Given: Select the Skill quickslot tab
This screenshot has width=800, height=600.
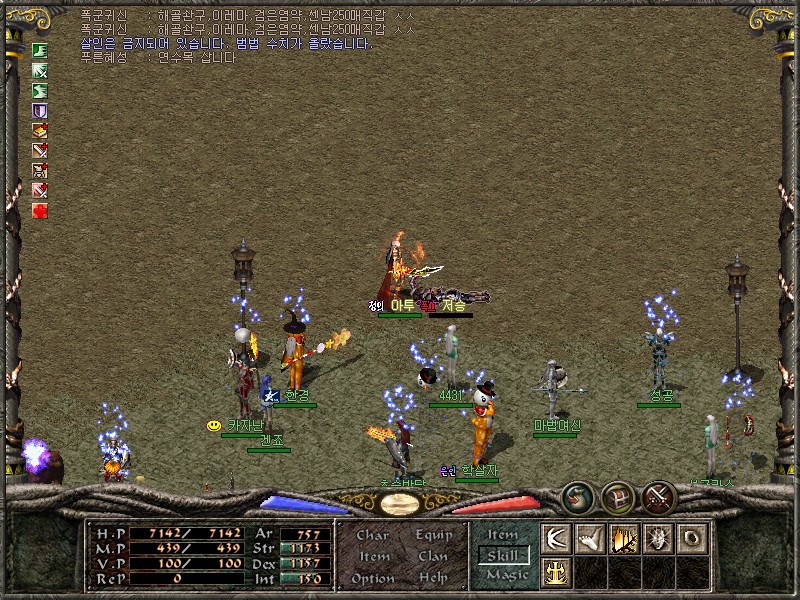Looking at the screenshot, I should pos(502,555).
